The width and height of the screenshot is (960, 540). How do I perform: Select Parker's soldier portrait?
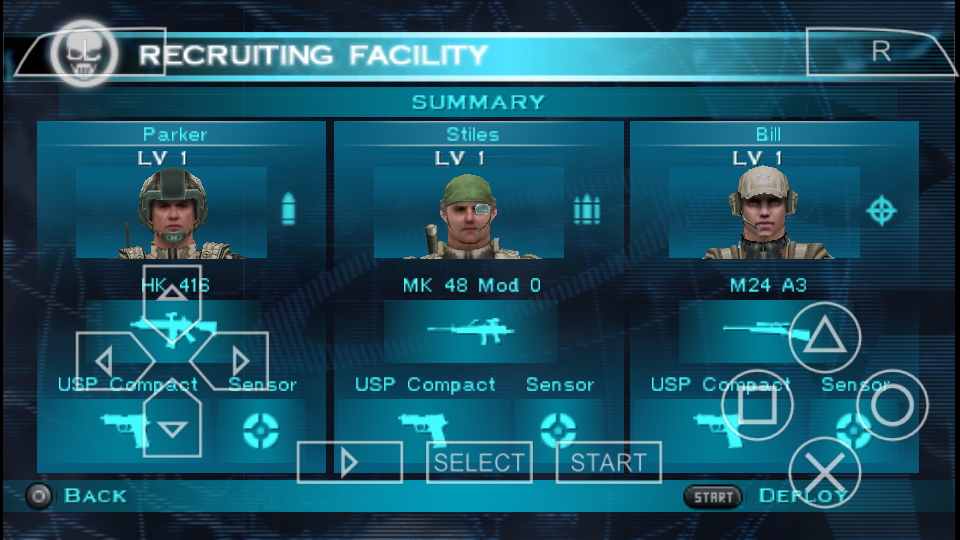[171, 213]
